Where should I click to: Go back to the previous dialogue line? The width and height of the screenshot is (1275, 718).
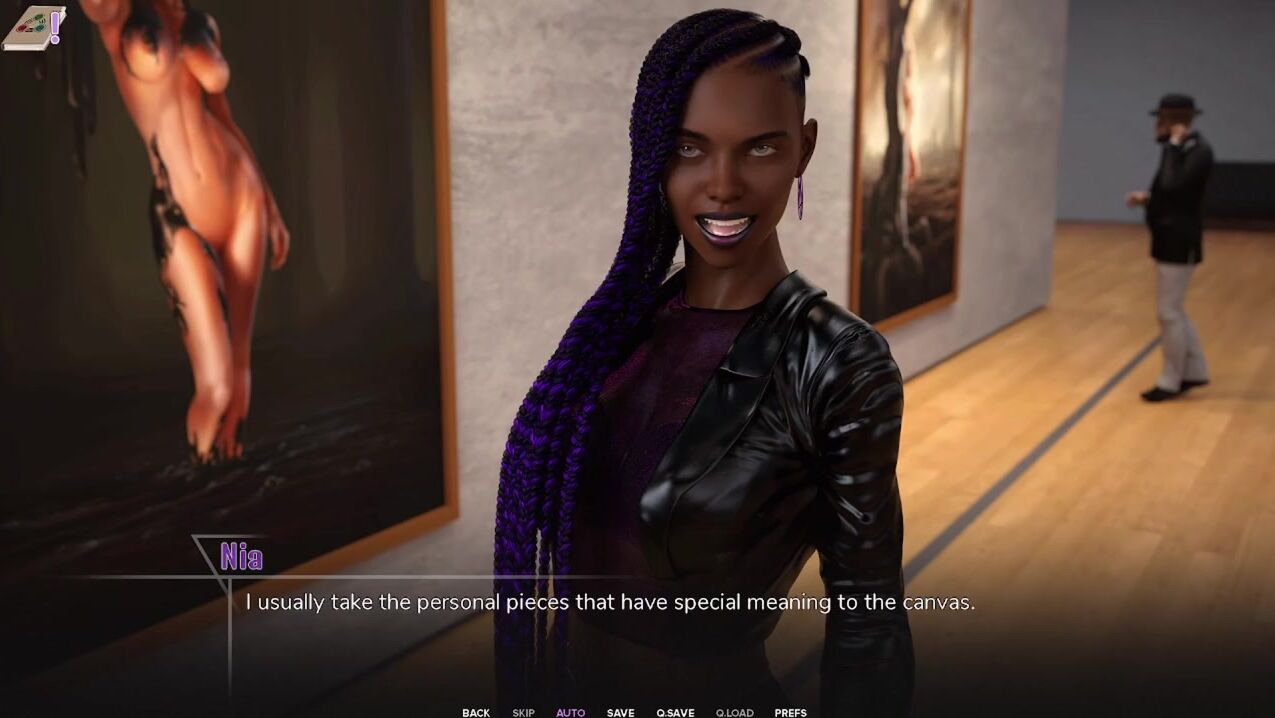tap(476, 712)
